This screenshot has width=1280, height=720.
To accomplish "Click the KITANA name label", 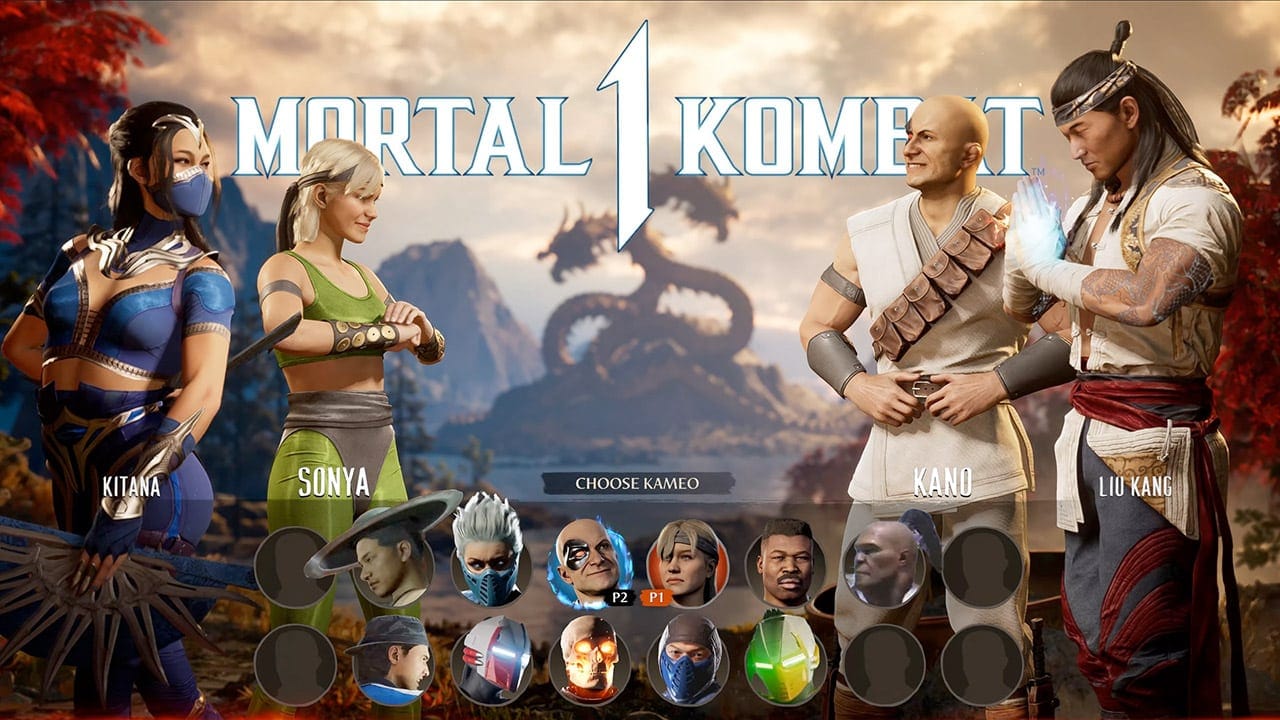I will pos(130,487).
